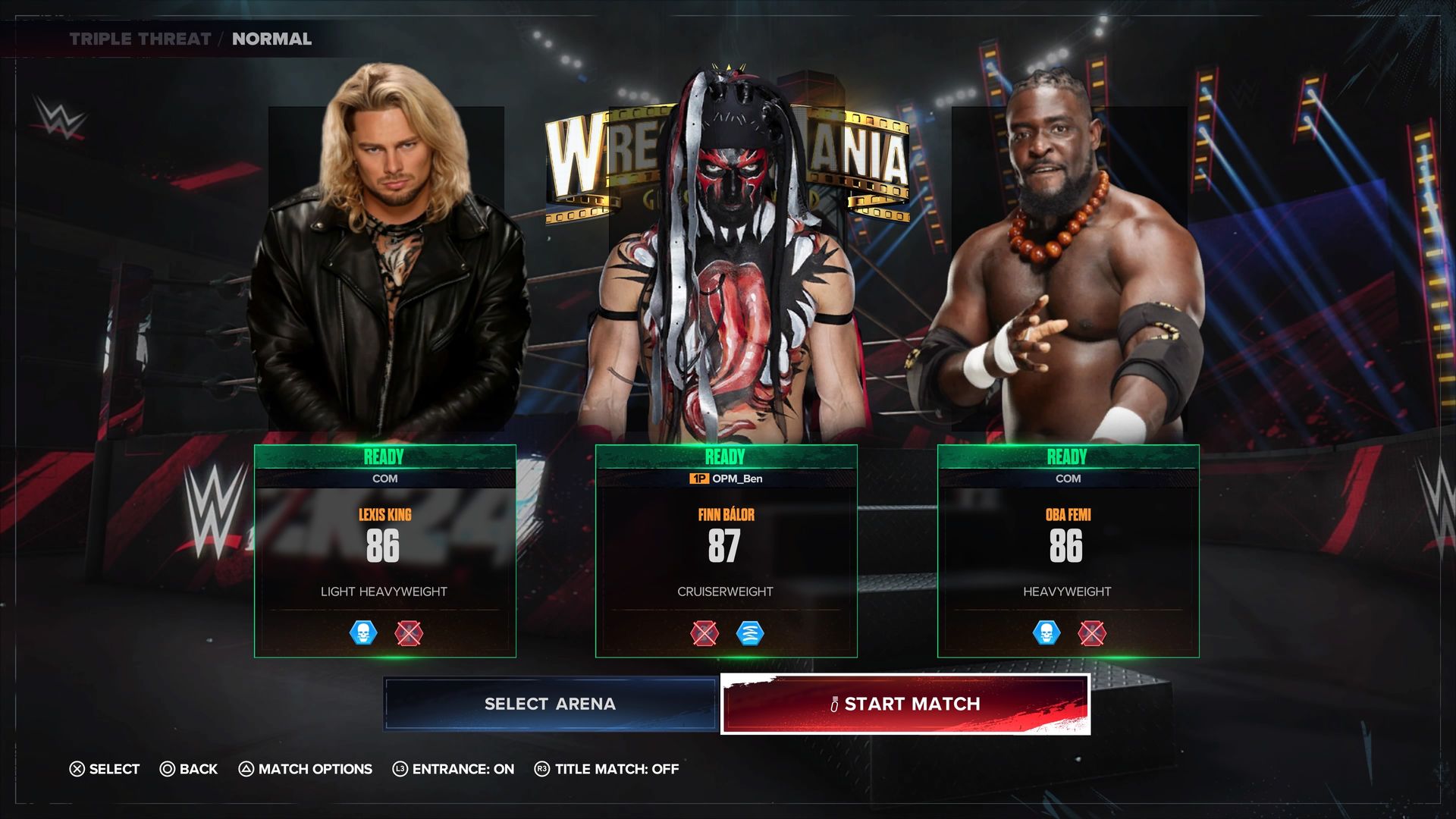The height and width of the screenshot is (819, 1456).
Task: Open SELECT ARENA
Action: (550, 704)
